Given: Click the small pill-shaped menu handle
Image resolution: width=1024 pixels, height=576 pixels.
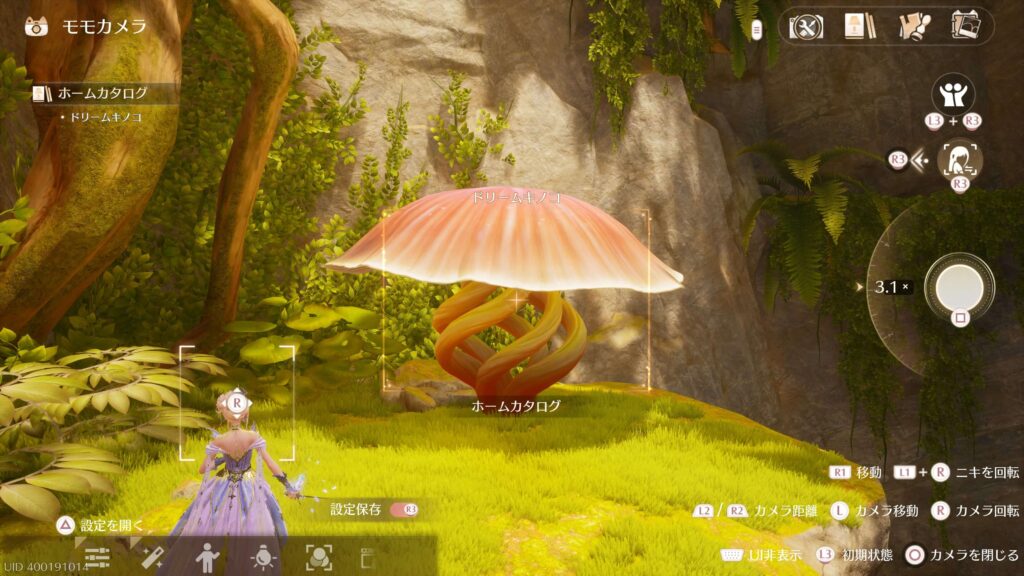Looking at the screenshot, I should (x=757, y=29).
